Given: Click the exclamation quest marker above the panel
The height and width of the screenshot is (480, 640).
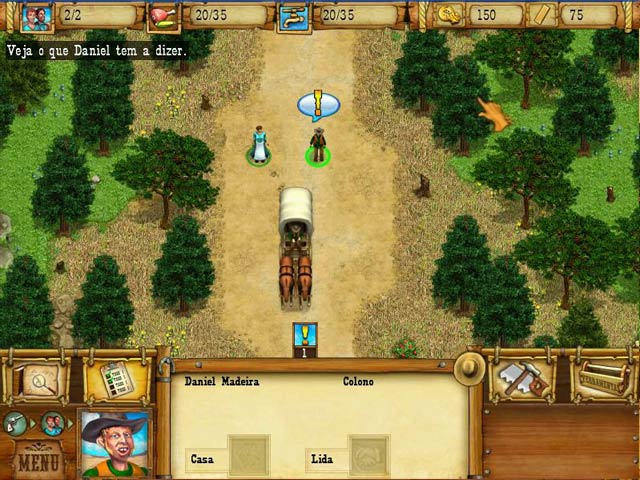Looking at the screenshot, I should click(x=304, y=339).
